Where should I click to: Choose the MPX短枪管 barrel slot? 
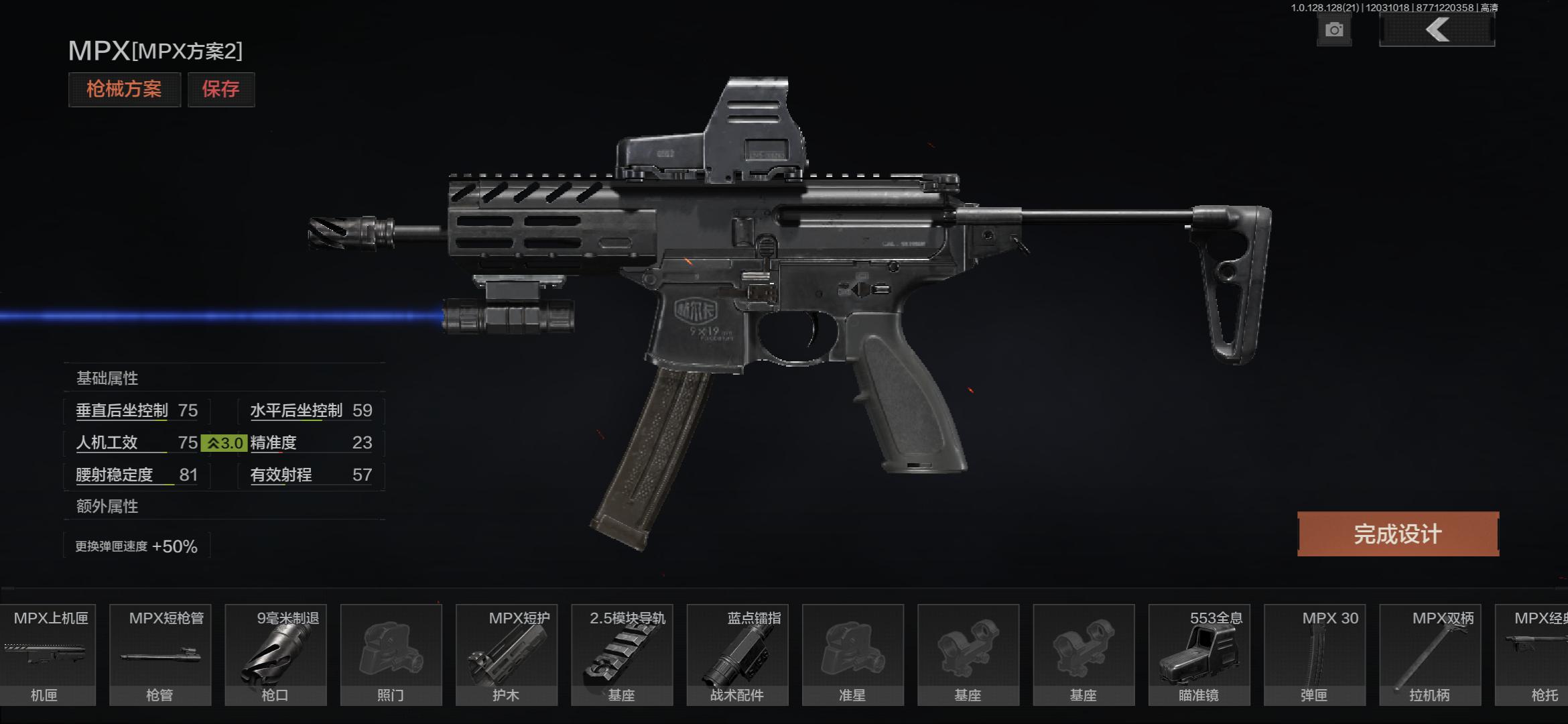[x=160, y=655]
